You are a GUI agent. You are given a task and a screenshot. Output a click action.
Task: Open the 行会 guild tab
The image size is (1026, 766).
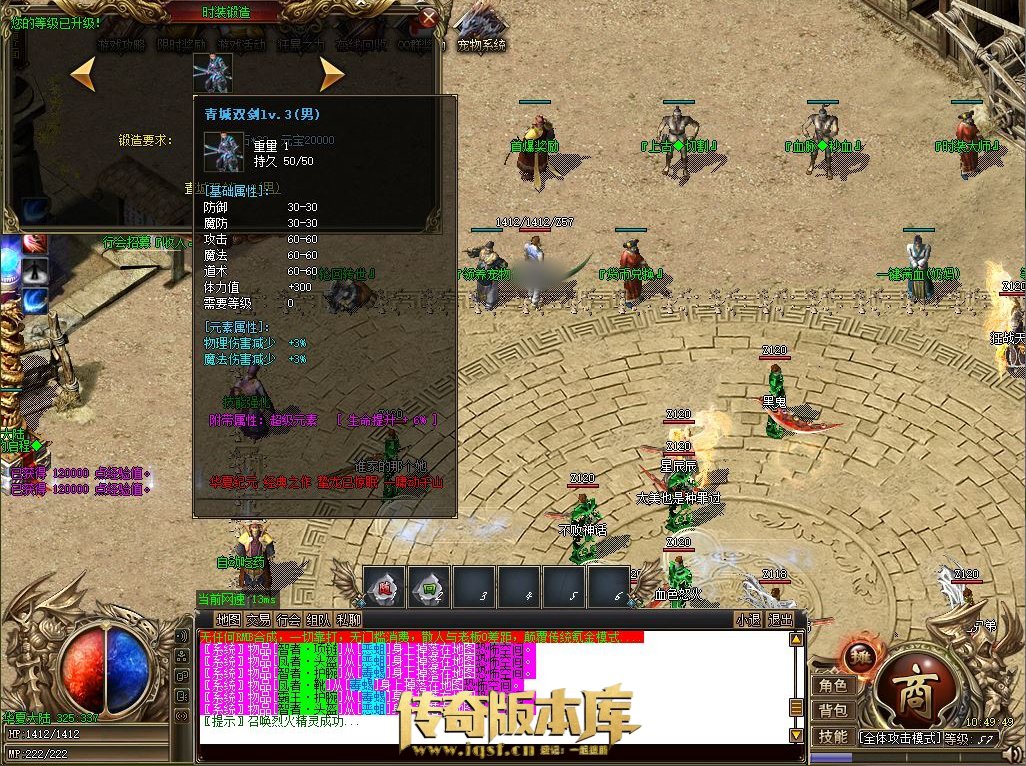click(x=289, y=619)
